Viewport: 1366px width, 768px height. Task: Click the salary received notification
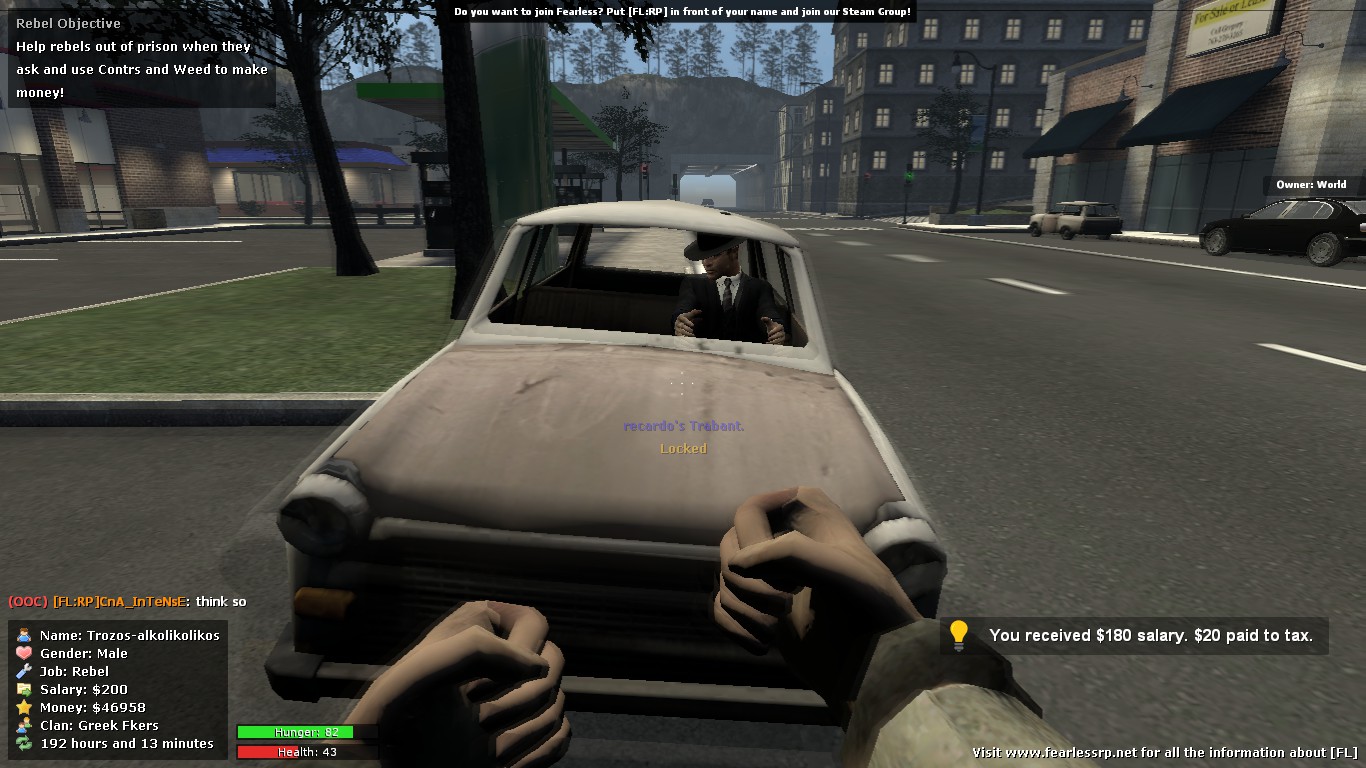point(1134,635)
